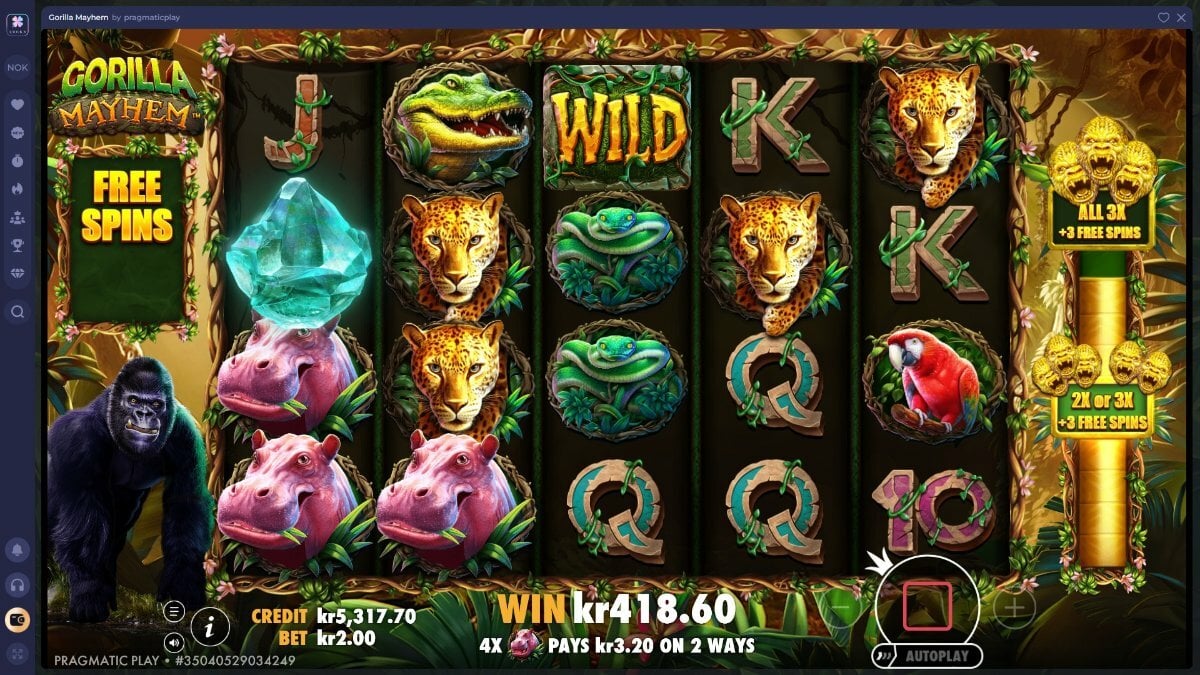Go to the casino home clover logo
Screen dimensions: 1200x675
coord(17,23)
